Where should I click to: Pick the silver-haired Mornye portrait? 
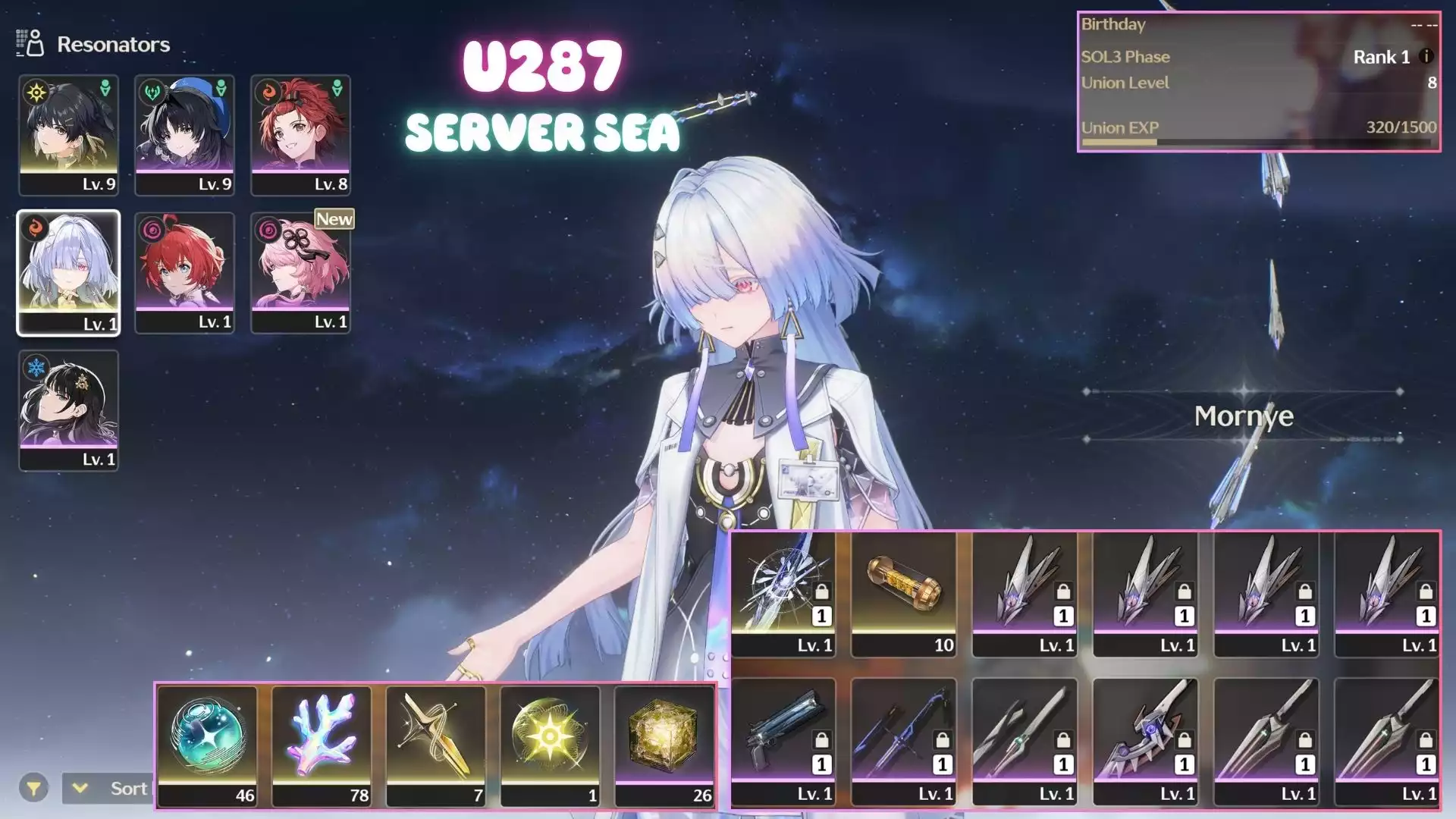(x=68, y=273)
